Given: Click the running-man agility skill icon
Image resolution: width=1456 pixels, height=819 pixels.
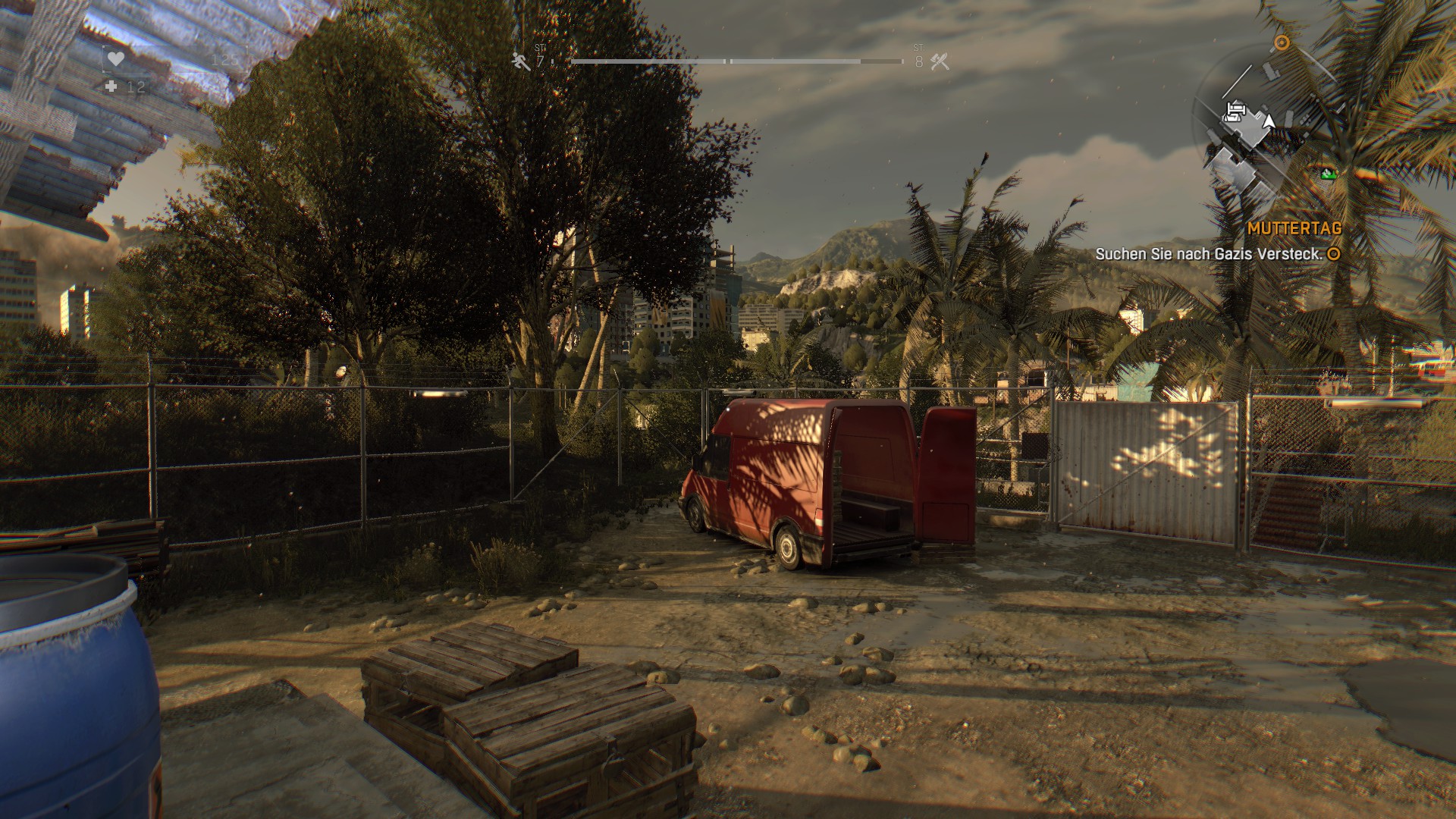Looking at the screenshot, I should point(520,61).
